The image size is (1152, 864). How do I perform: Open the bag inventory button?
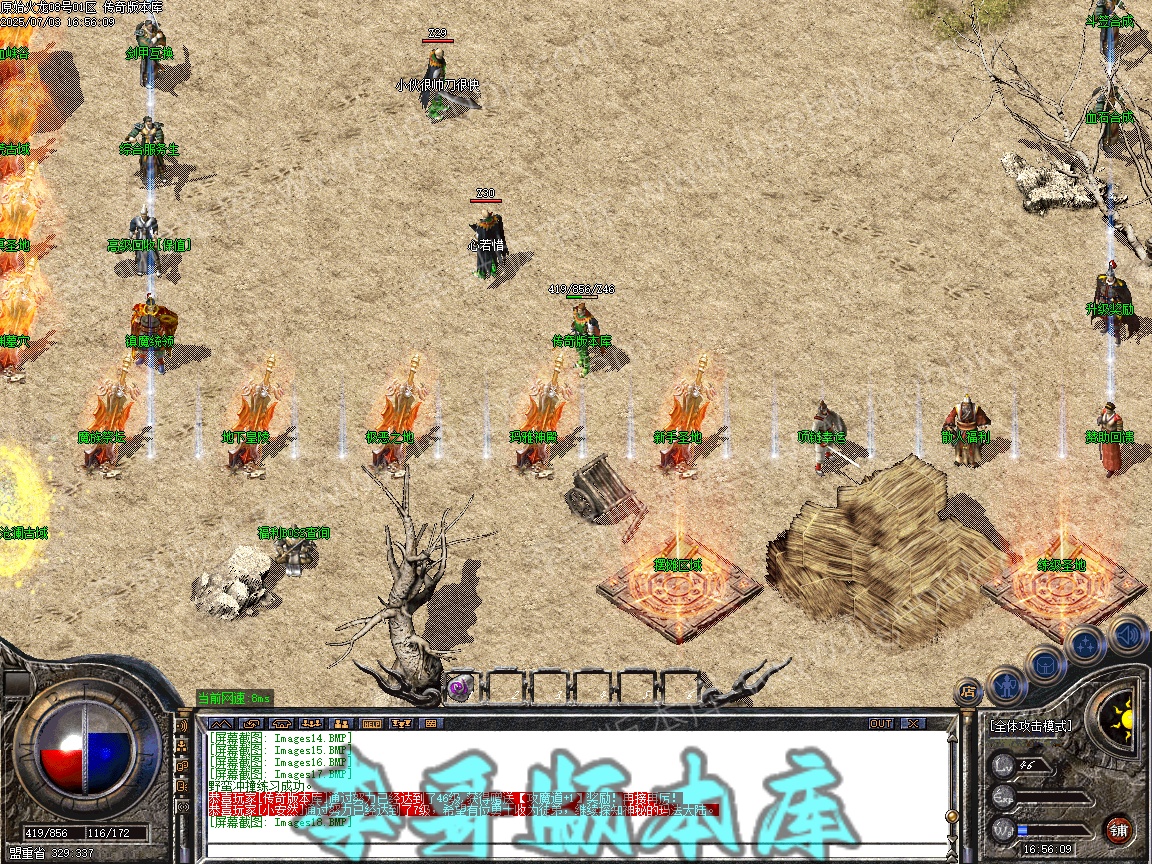(1047, 664)
